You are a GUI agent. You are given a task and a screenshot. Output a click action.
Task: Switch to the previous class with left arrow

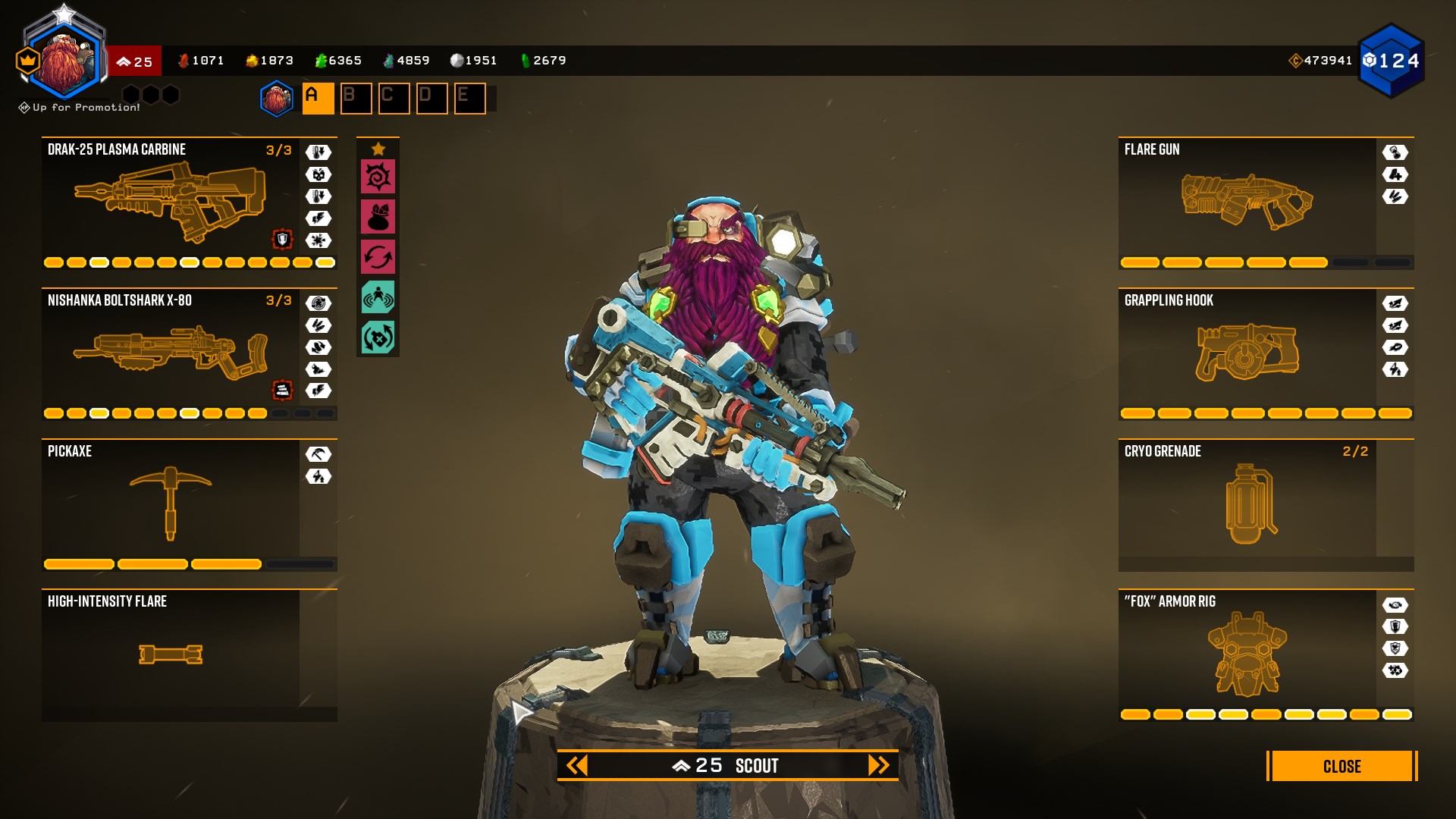[x=577, y=765]
